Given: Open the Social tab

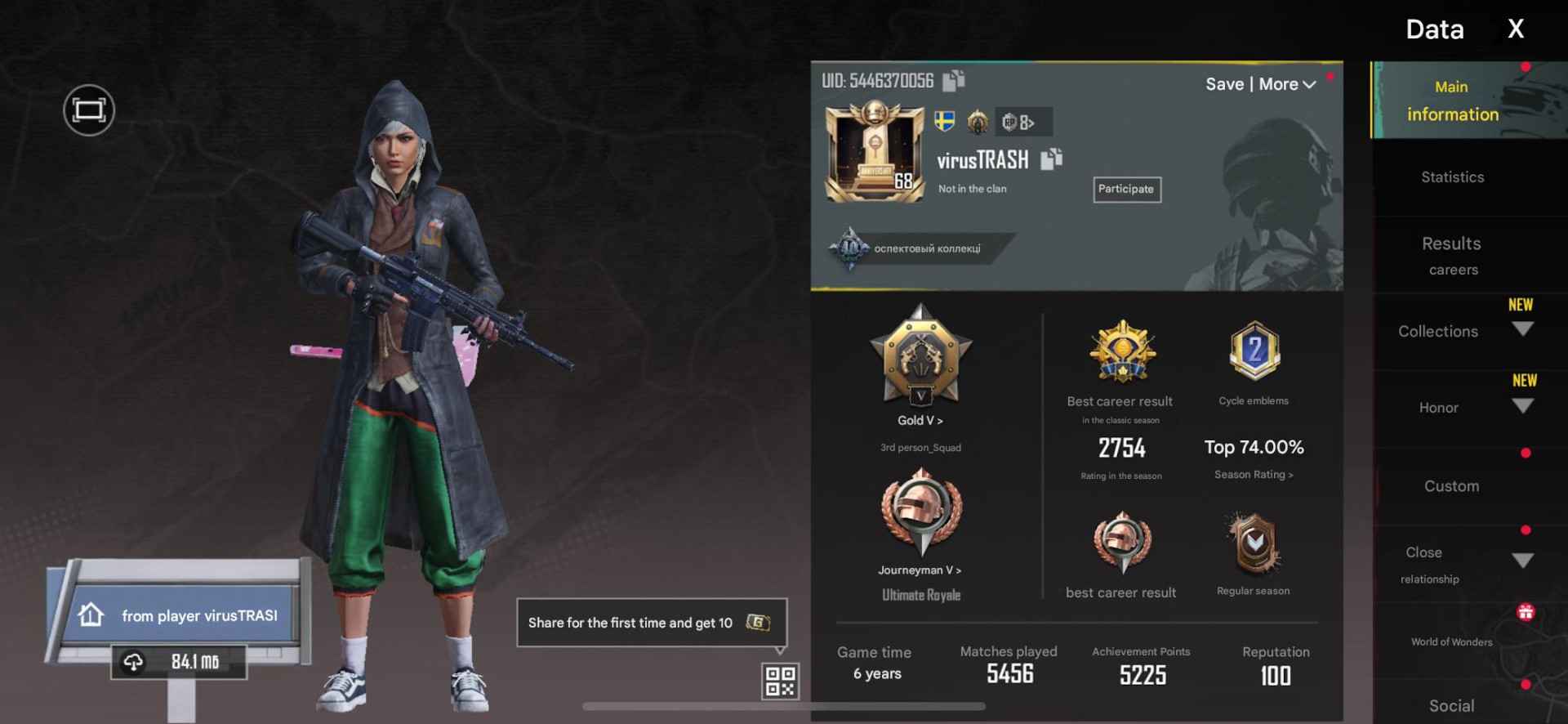Looking at the screenshot, I should click(x=1452, y=705).
